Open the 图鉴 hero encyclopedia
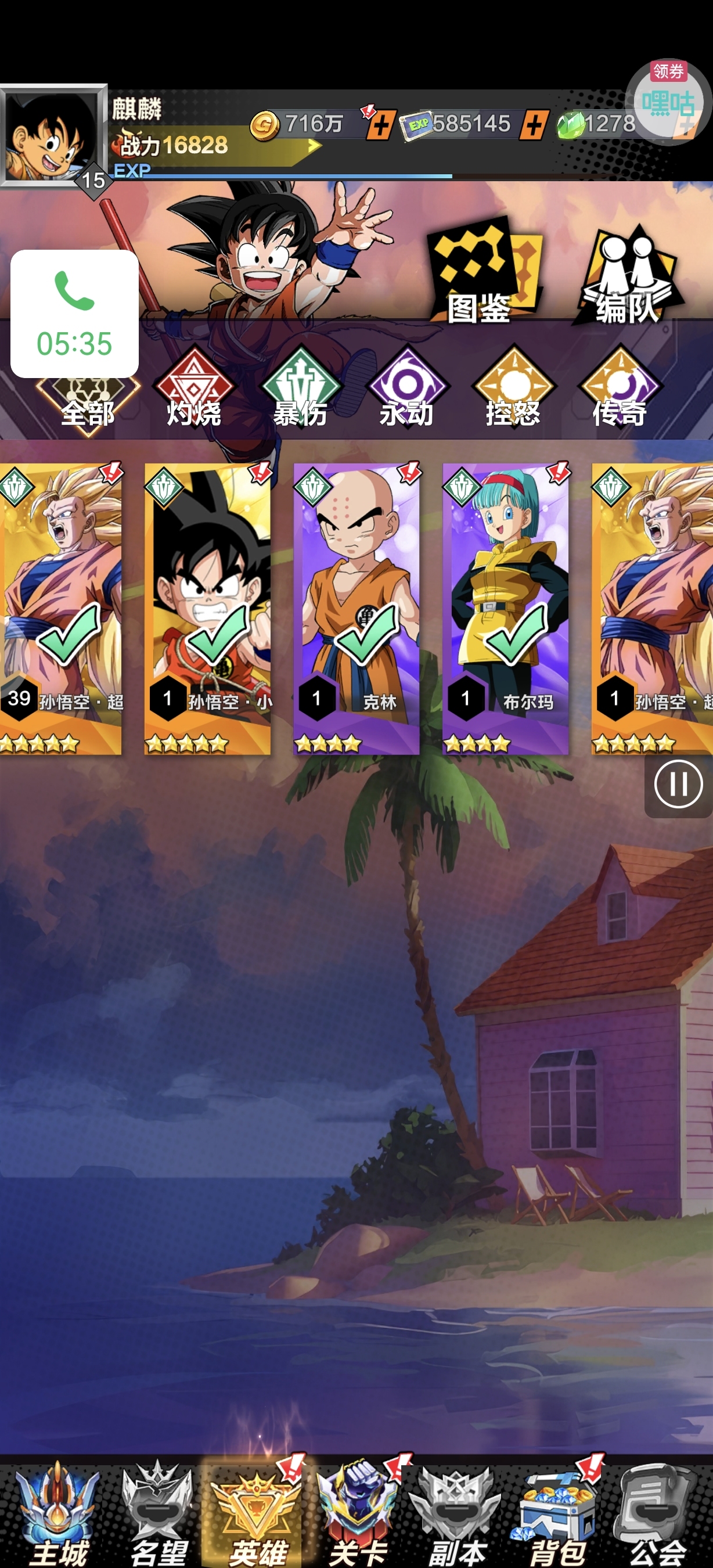The height and width of the screenshot is (1568, 713). click(481, 274)
